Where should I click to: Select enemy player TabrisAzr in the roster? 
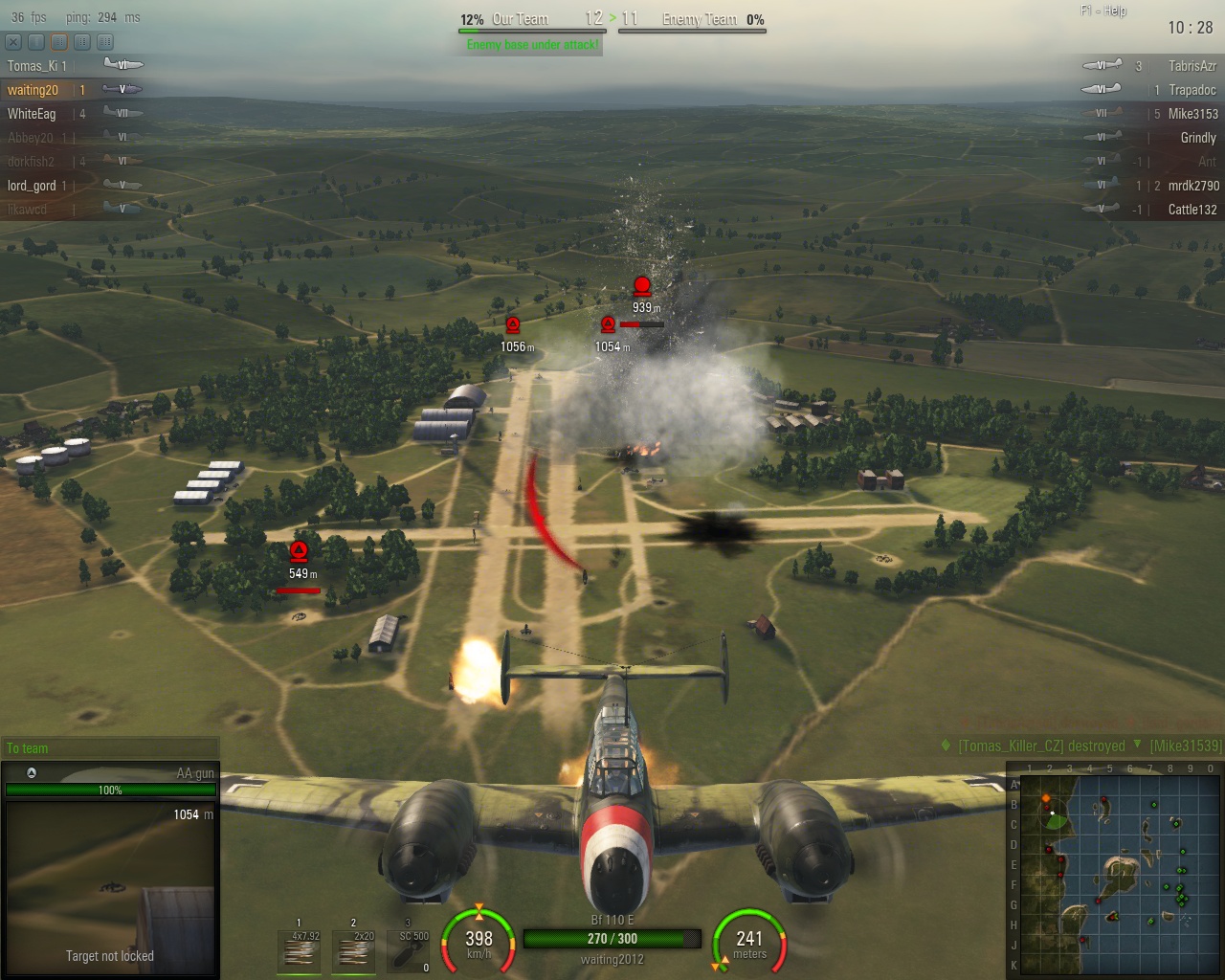[x=1192, y=66]
